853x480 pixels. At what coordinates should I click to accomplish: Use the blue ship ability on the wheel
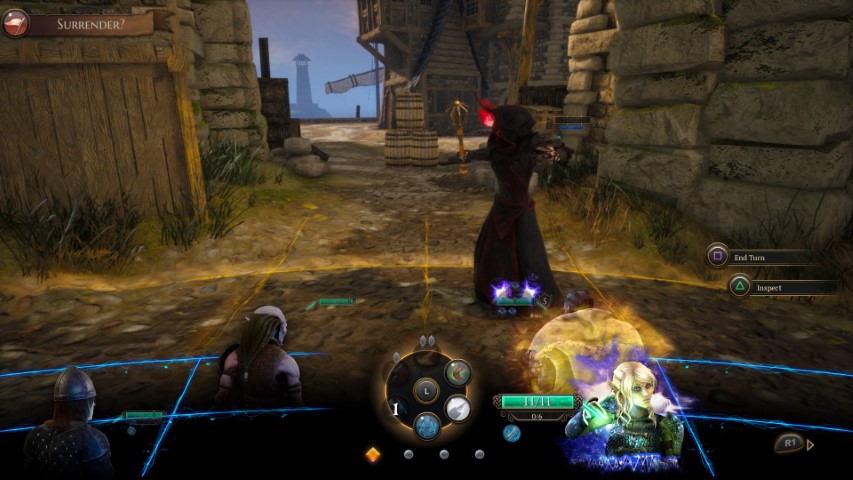[427, 425]
